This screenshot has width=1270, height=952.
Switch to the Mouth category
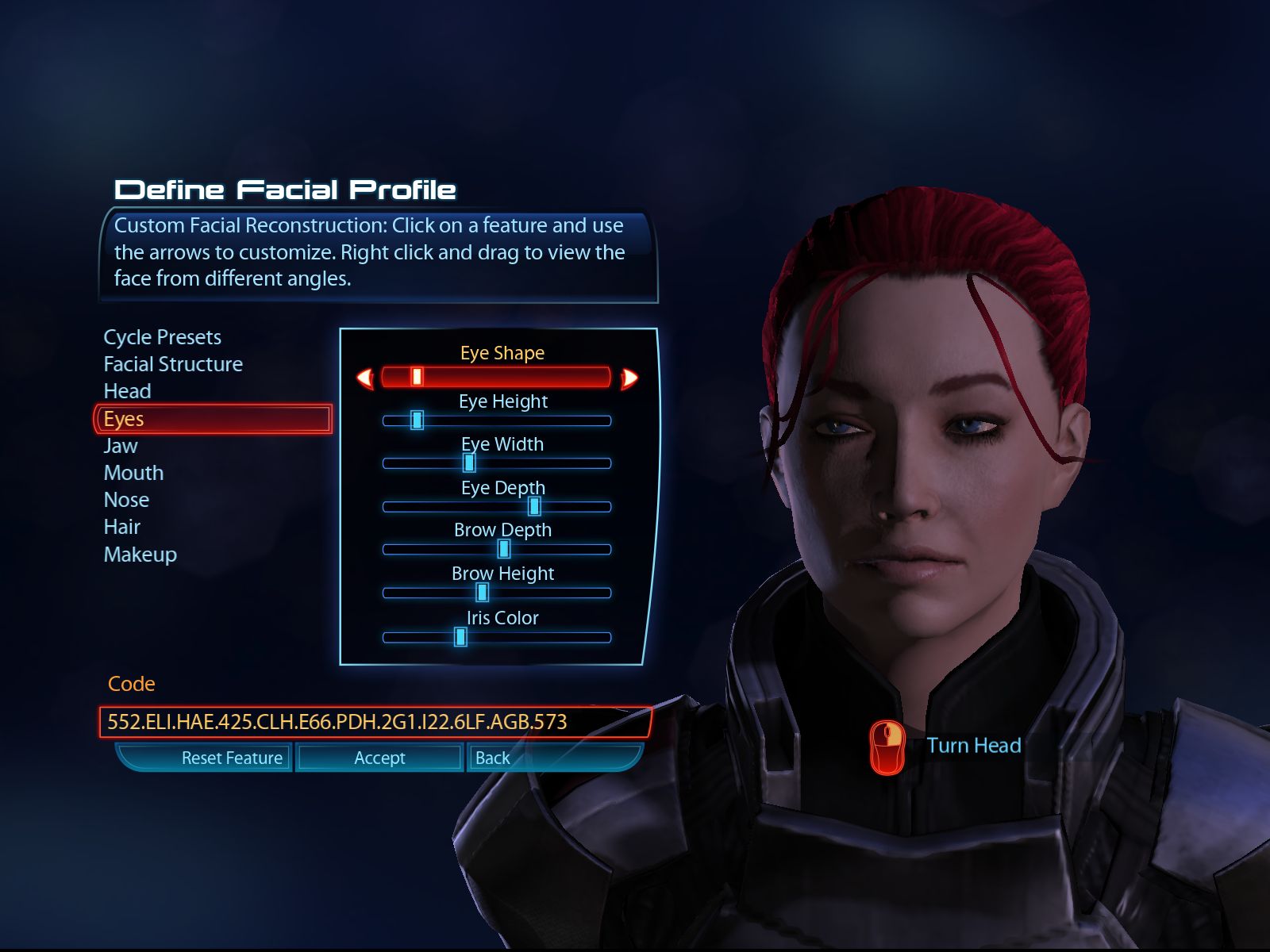[133, 473]
